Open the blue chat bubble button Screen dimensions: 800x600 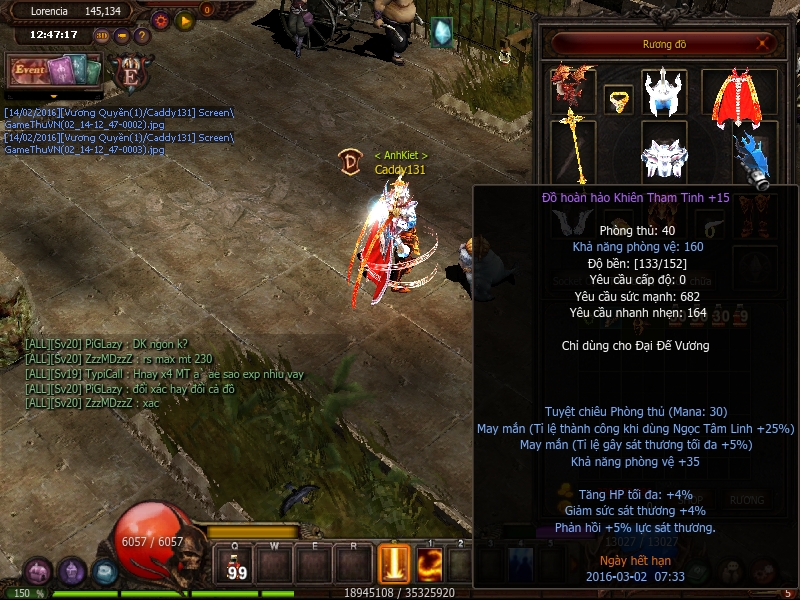105,572
